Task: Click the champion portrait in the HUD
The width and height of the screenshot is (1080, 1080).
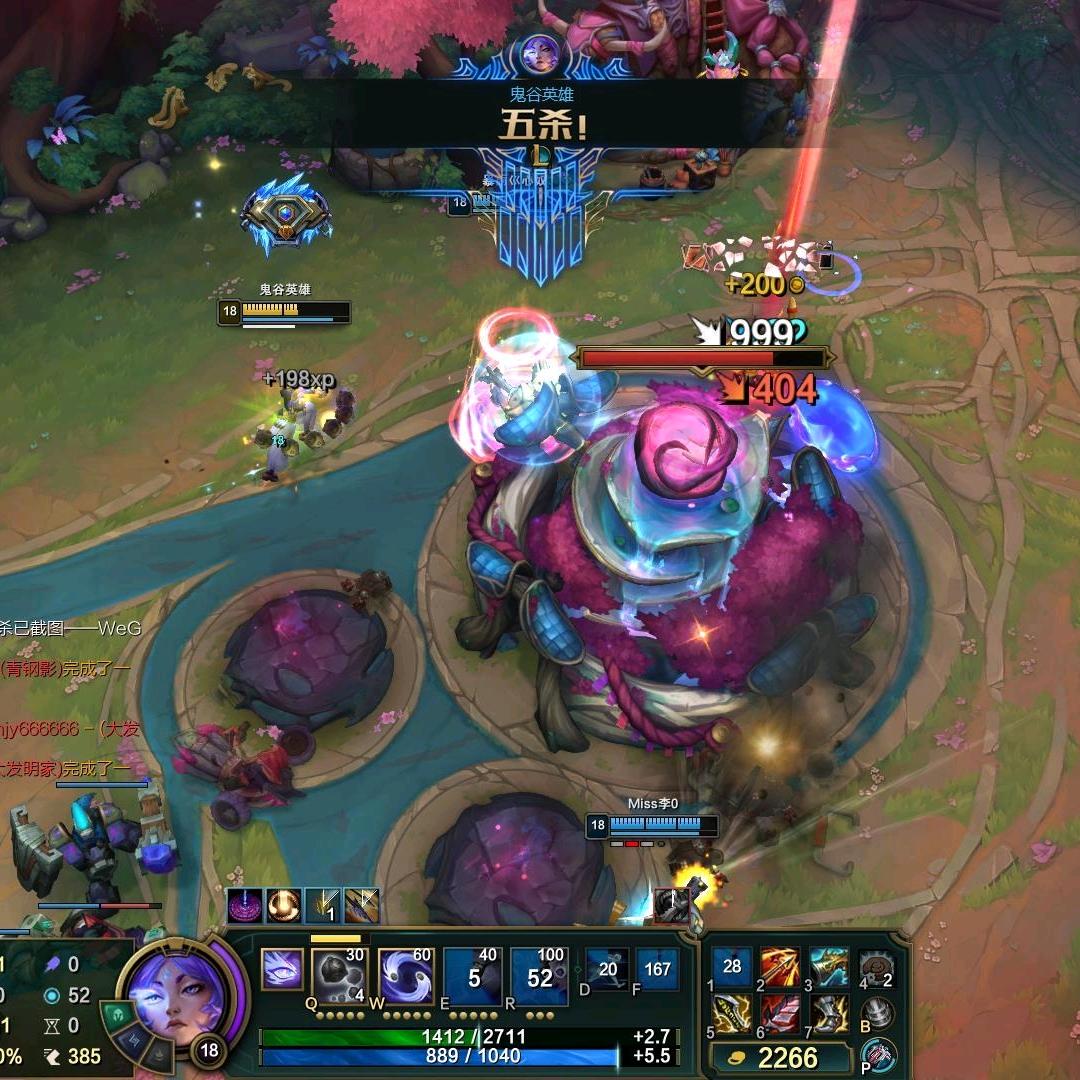Action: tap(181, 996)
